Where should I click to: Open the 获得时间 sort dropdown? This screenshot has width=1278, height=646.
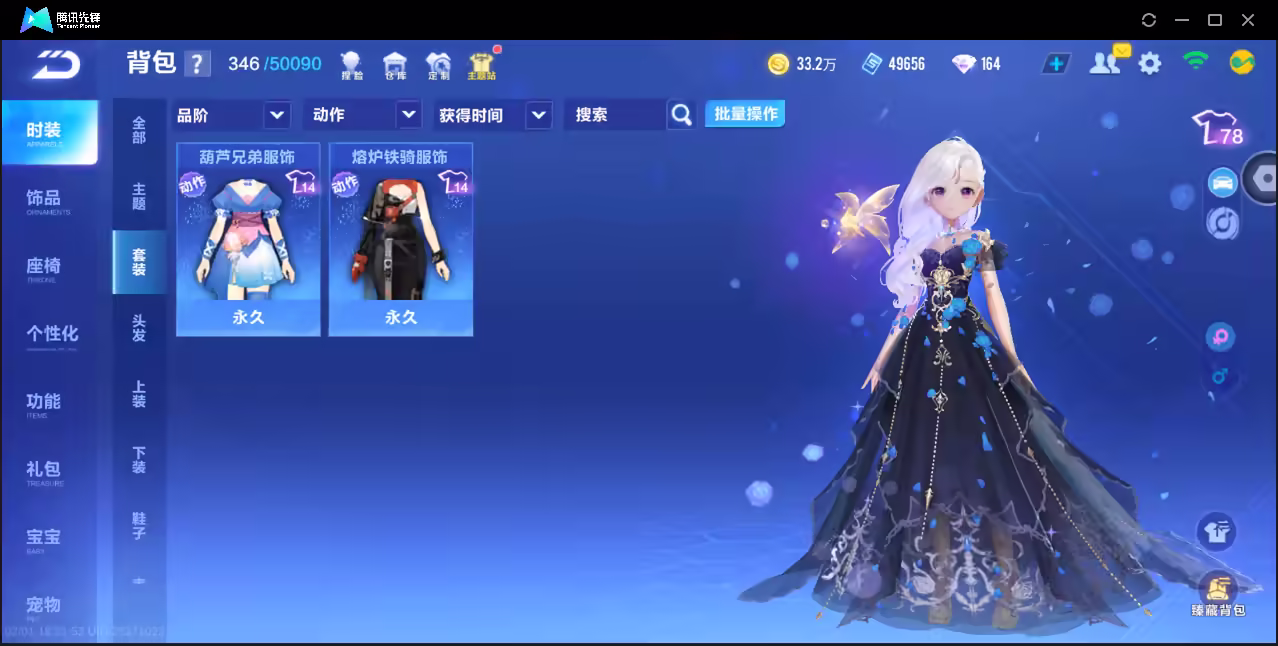(x=538, y=116)
